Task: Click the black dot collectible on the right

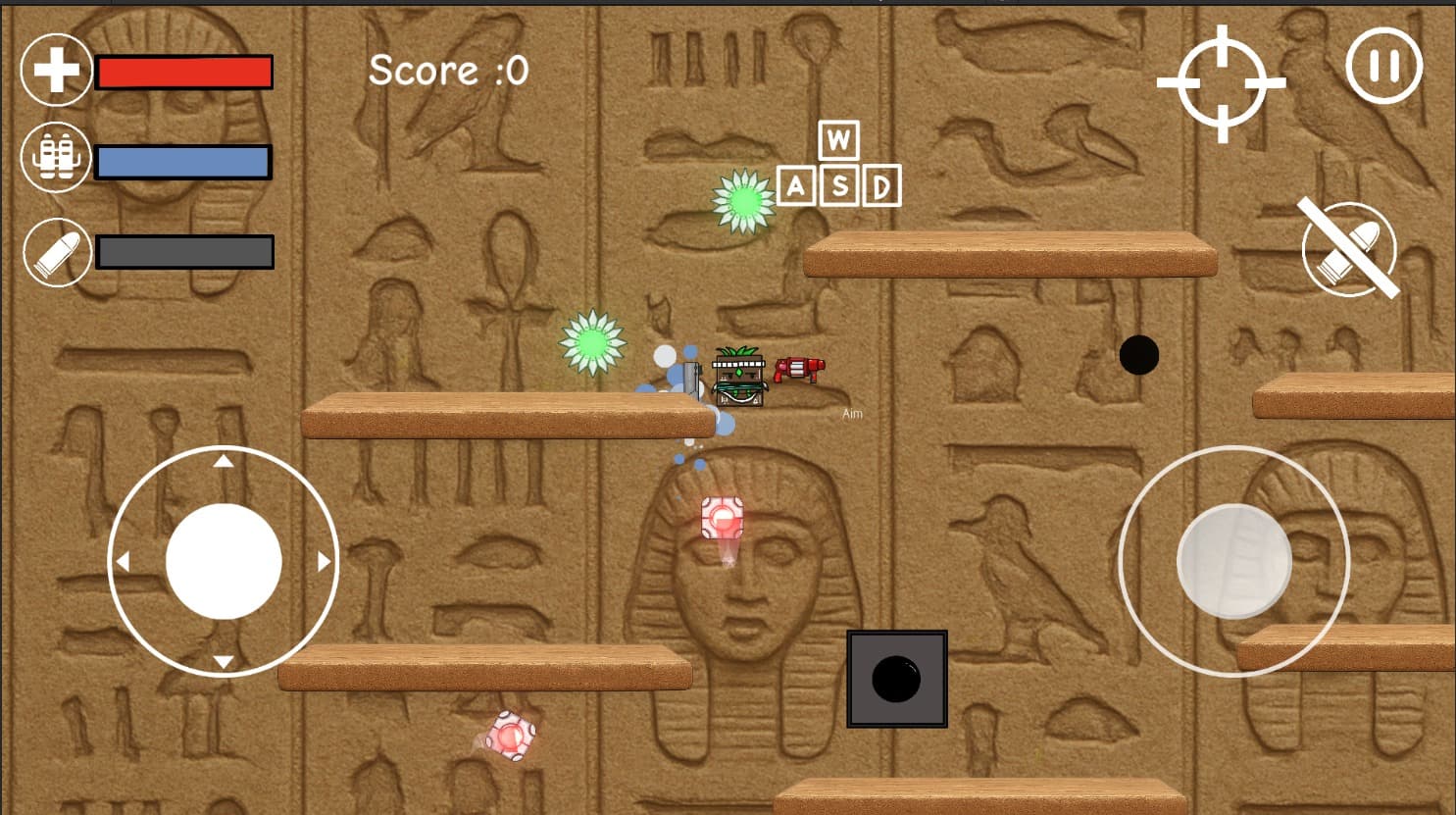Action: click(1139, 355)
